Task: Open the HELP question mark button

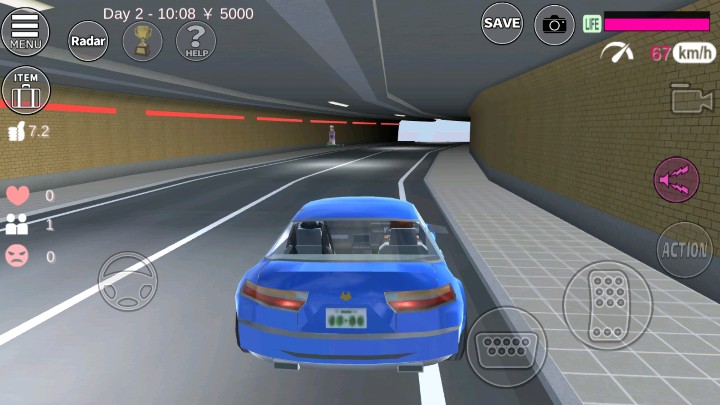Action: point(196,41)
